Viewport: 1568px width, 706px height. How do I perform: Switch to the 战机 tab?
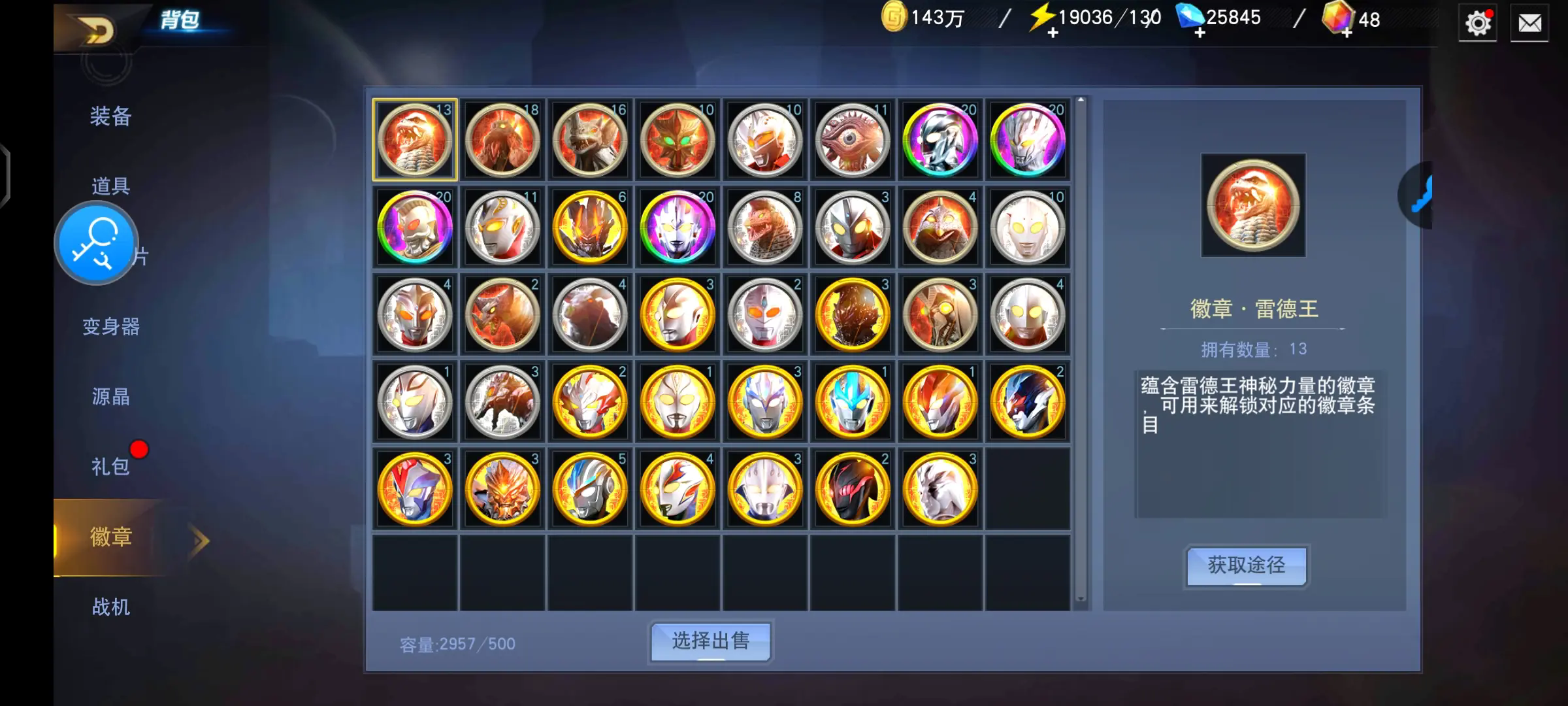click(110, 607)
